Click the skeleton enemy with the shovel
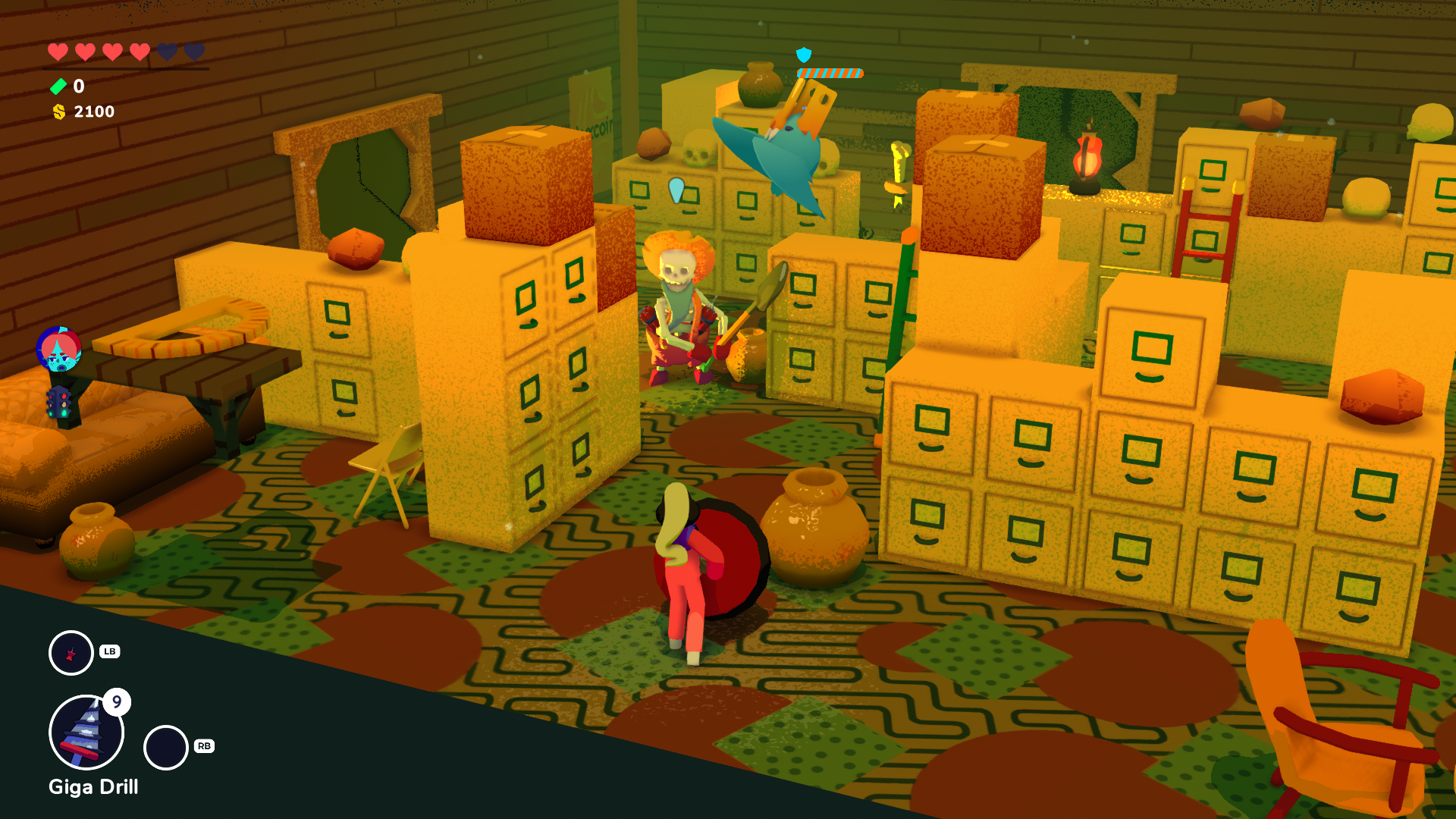 click(681, 303)
